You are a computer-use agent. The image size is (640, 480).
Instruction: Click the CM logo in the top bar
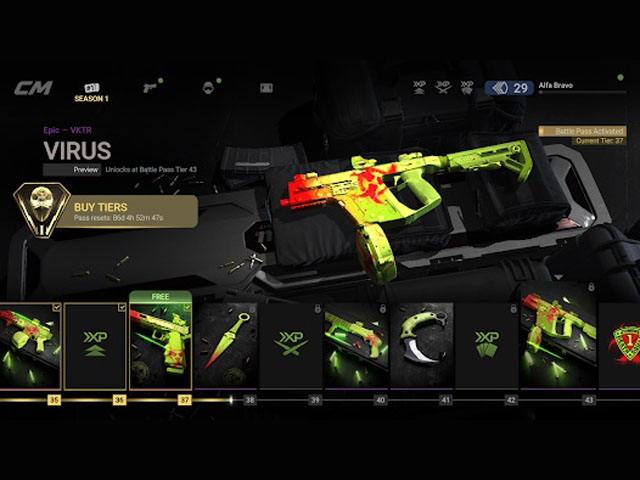[32, 88]
